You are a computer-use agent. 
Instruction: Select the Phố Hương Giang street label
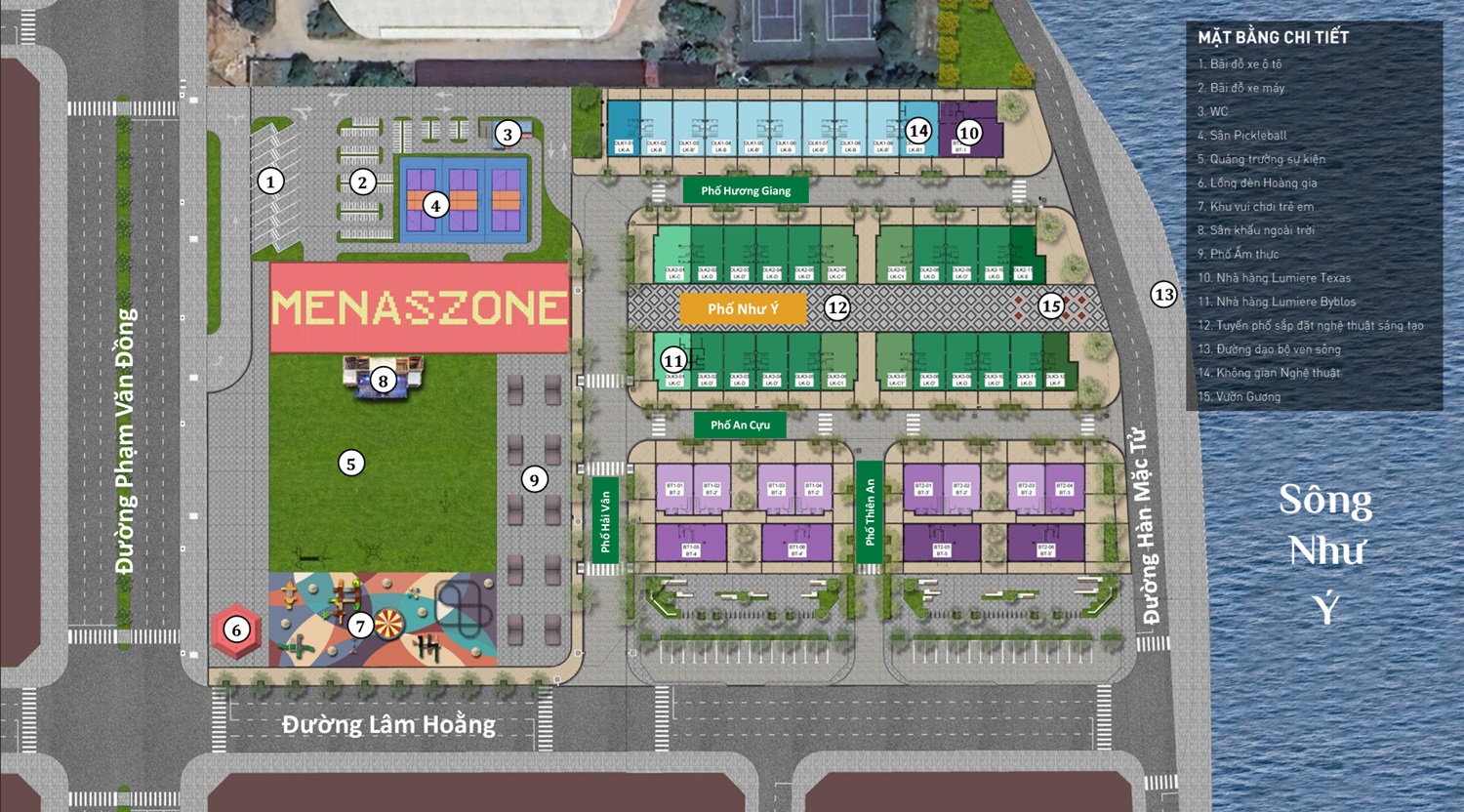(x=746, y=190)
